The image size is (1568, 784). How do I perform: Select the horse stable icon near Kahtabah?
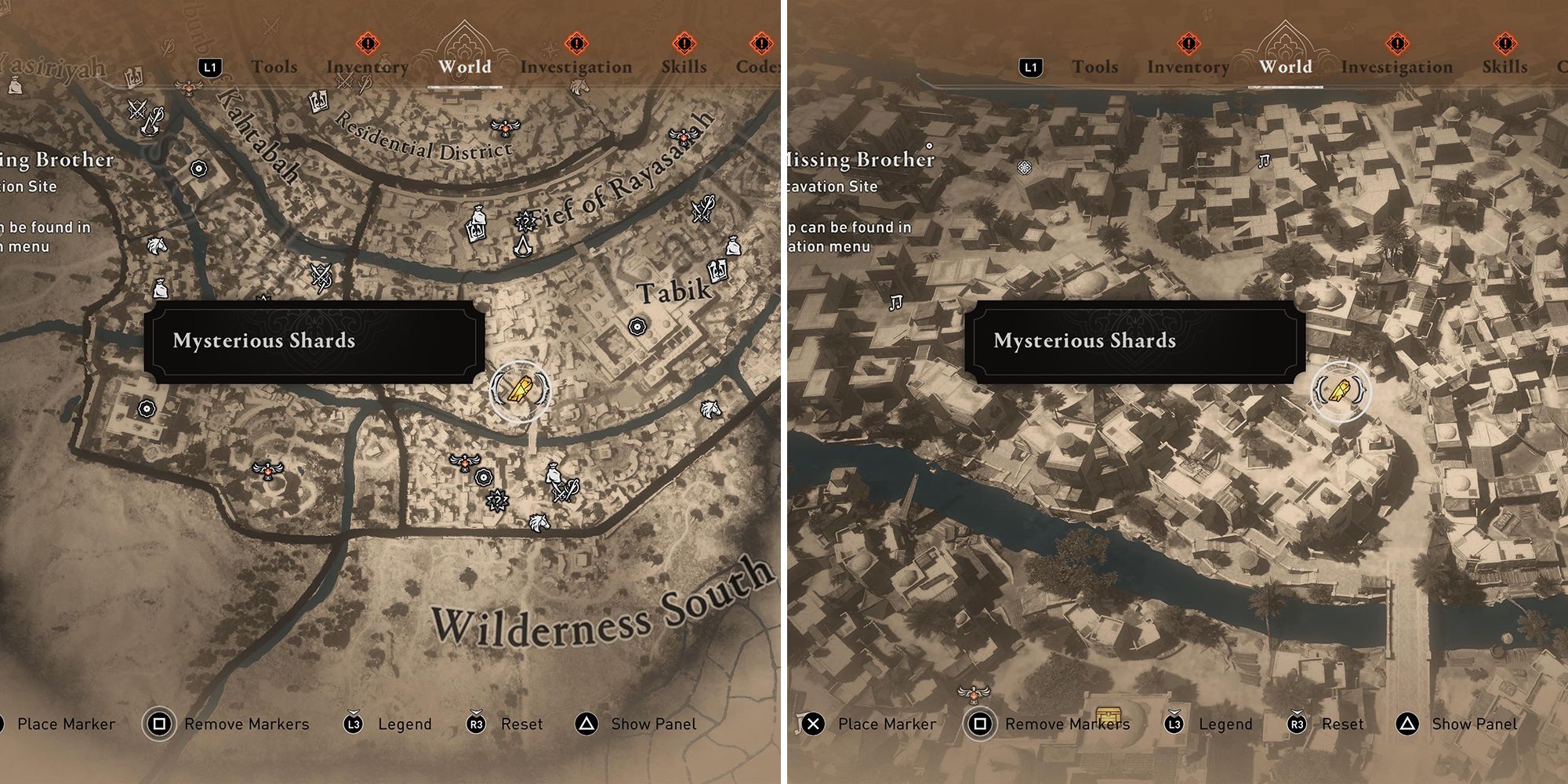(x=158, y=245)
